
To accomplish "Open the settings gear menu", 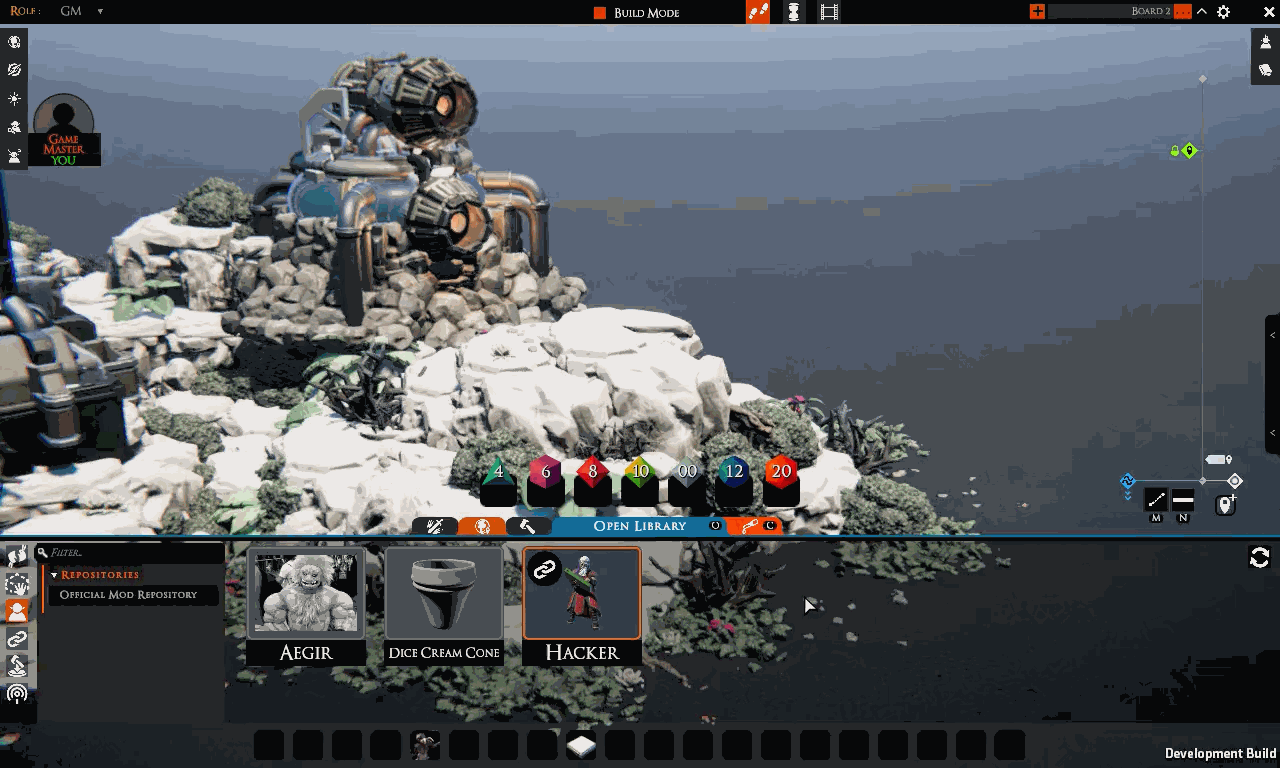I will 1223,12.
